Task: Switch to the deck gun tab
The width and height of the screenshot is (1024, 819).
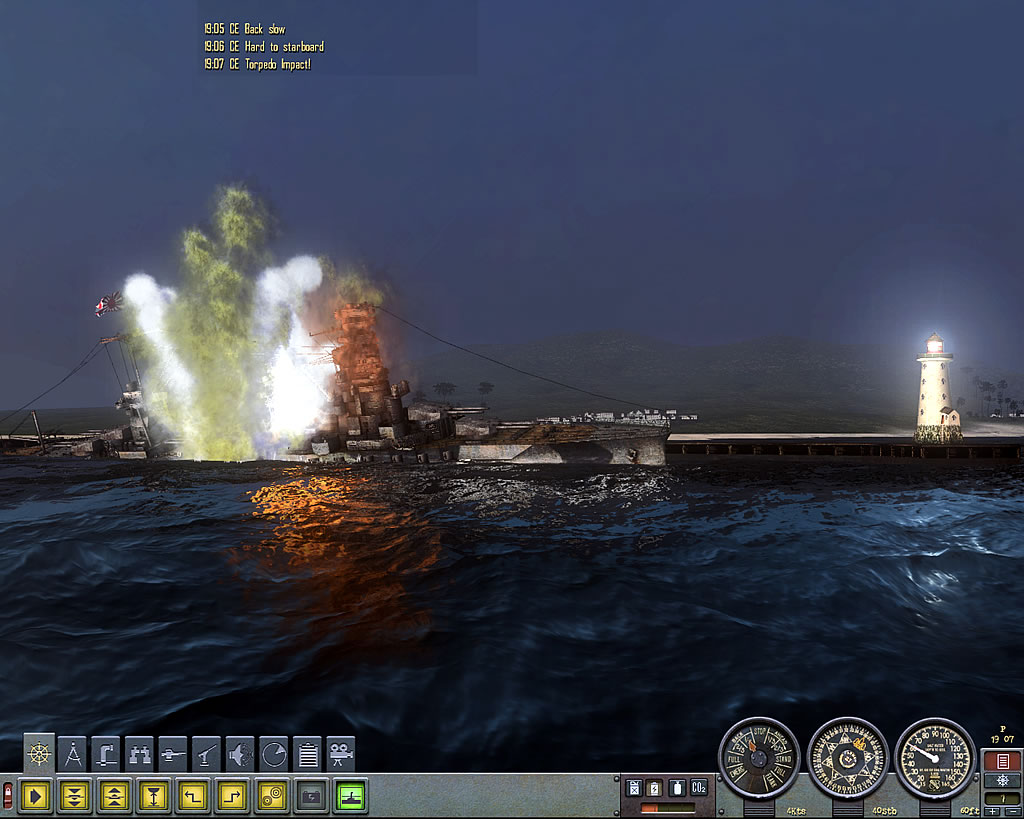Action: click(x=208, y=755)
